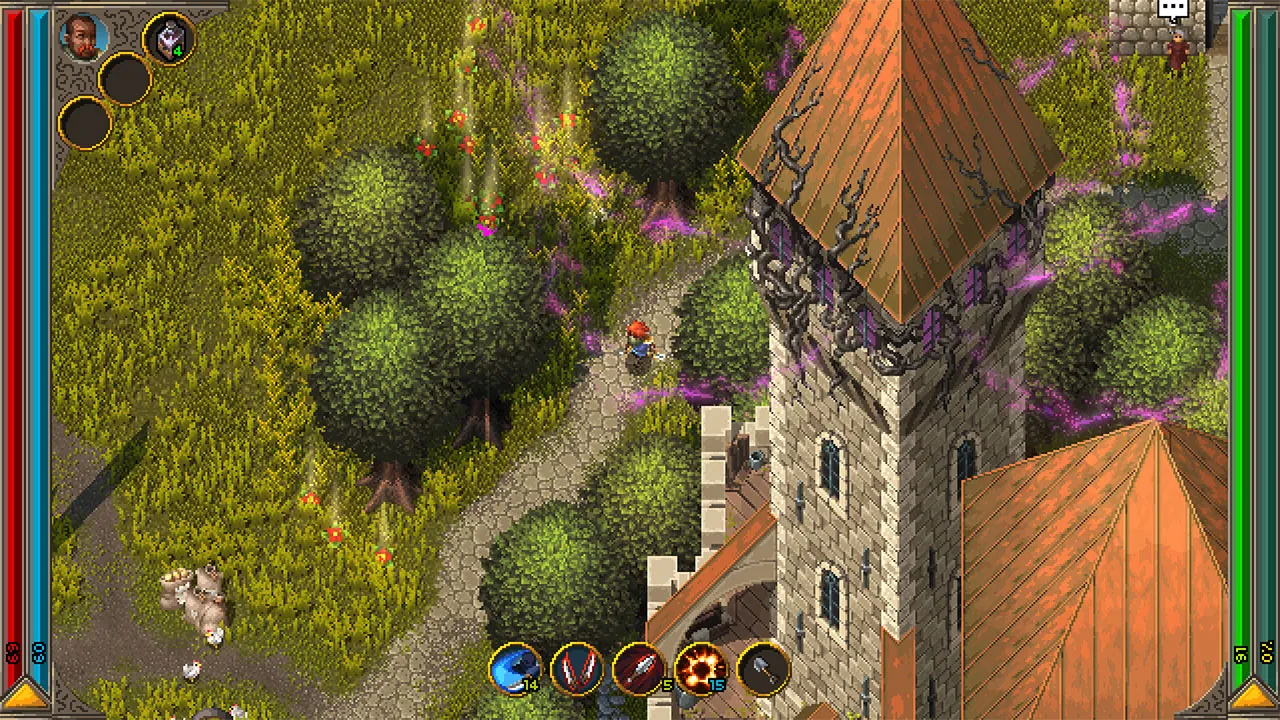Select the shovel tool in the hotbar
The width and height of the screenshot is (1280, 720).
point(765,668)
